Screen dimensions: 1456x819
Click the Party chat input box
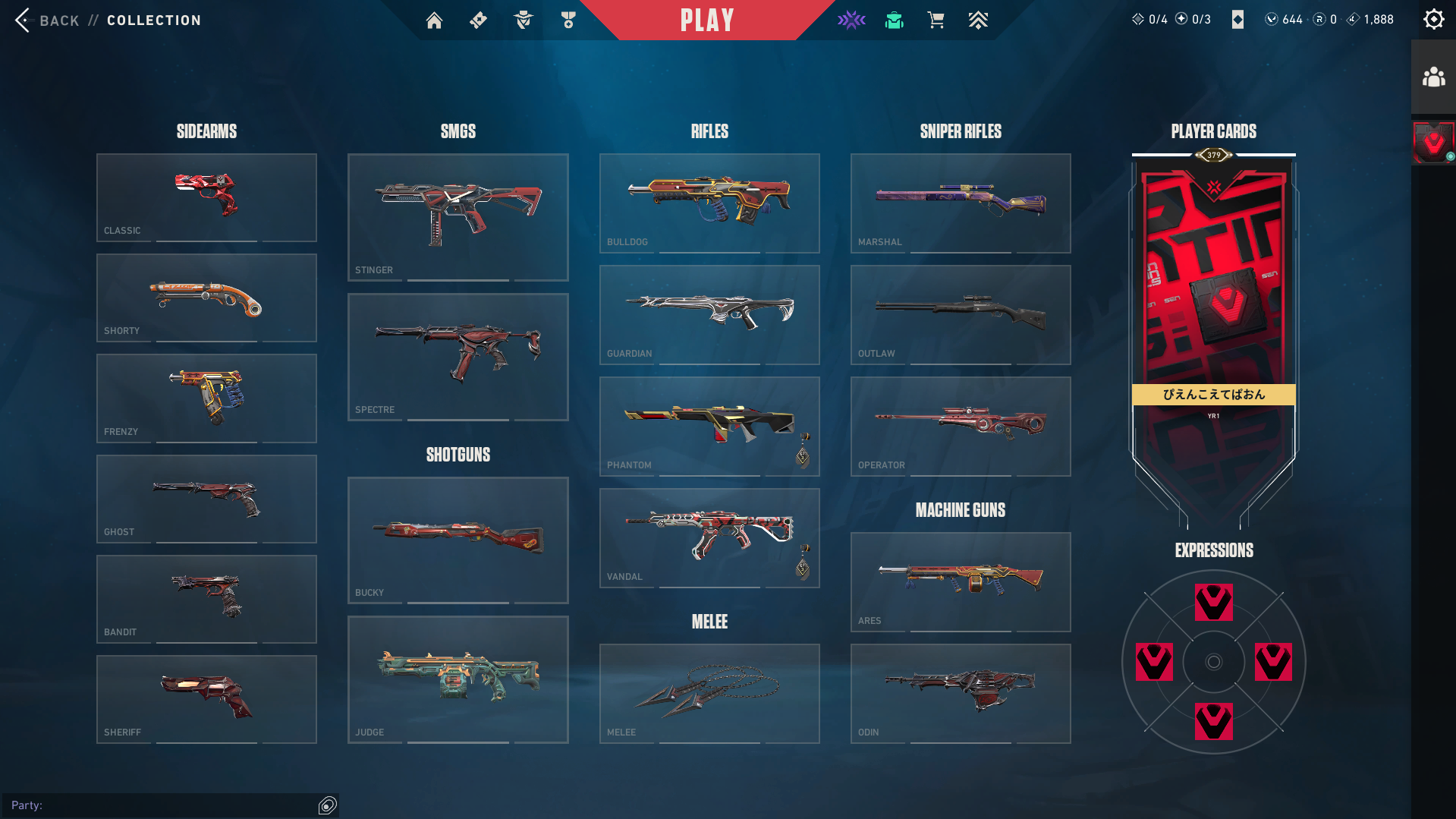pyautogui.click(x=175, y=805)
